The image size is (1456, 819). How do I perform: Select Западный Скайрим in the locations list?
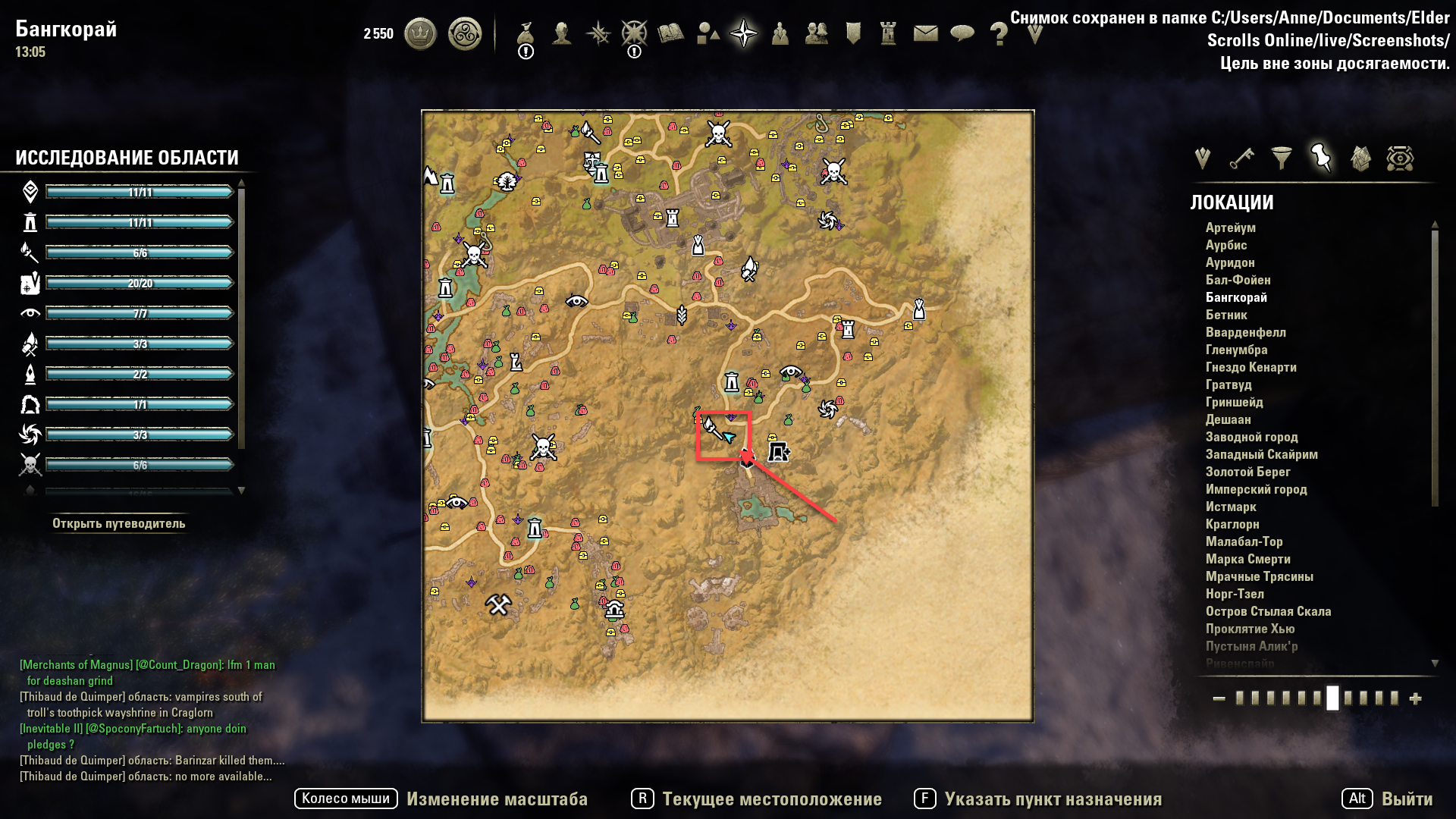tap(1263, 454)
